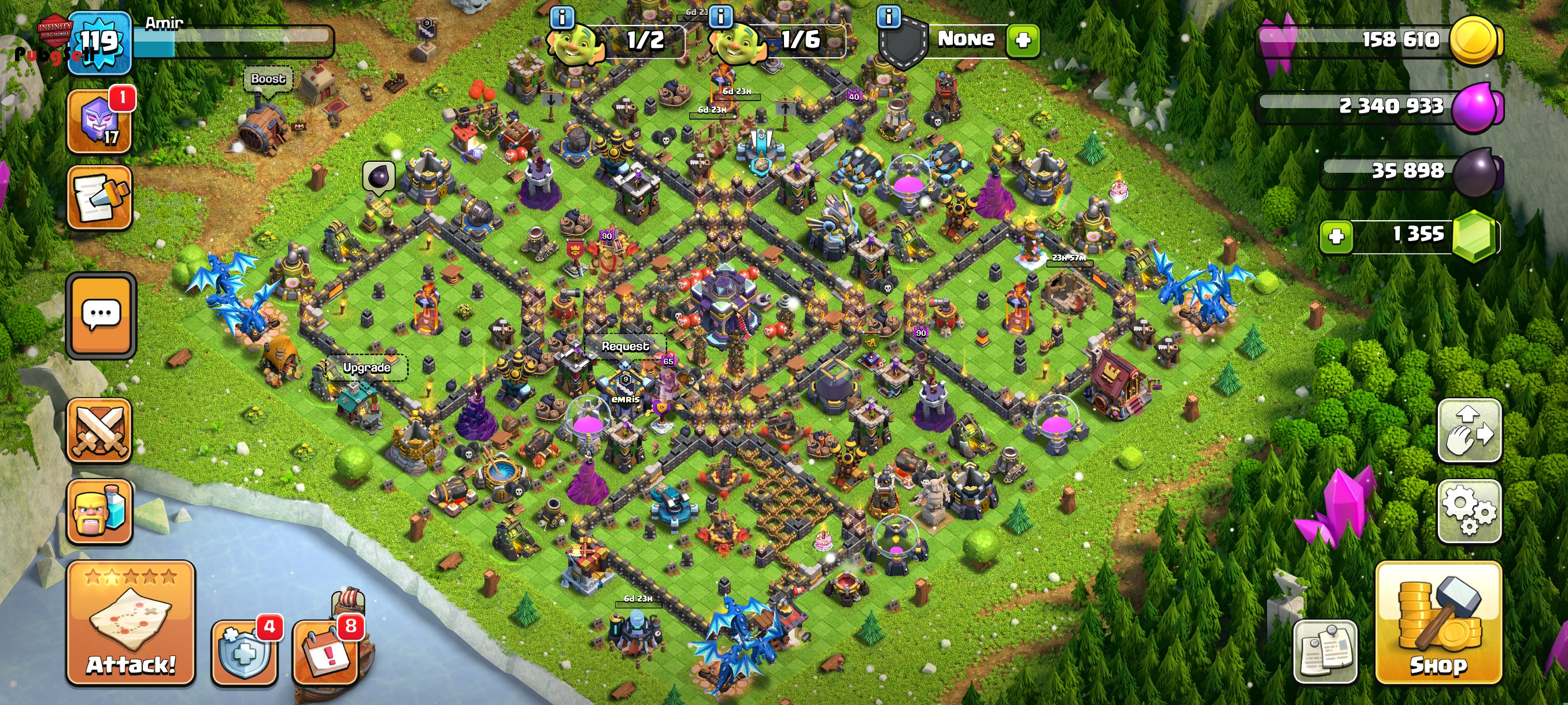Open the news clipboard button
The height and width of the screenshot is (705, 1568).
pyautogui.click(x=1325, y=652)
